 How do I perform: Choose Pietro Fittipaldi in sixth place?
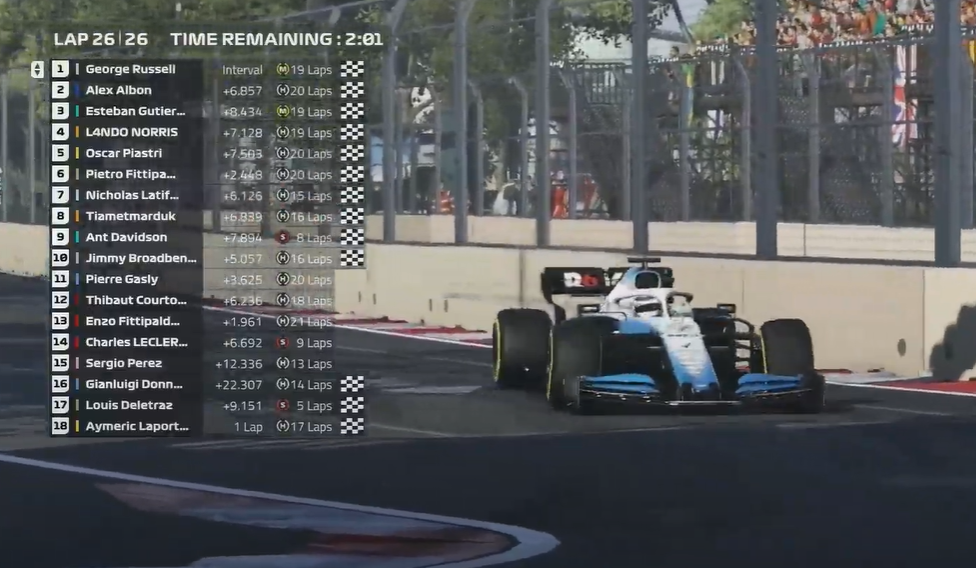[130, 174]
